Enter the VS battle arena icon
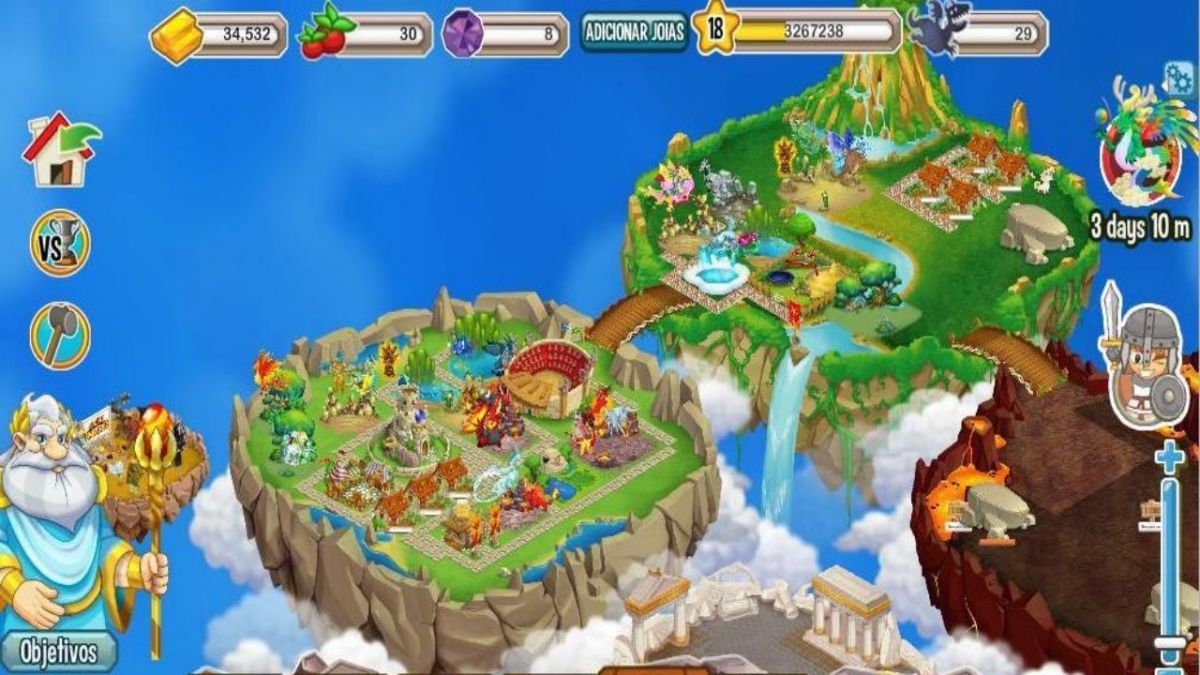 (x=60, y=243)
